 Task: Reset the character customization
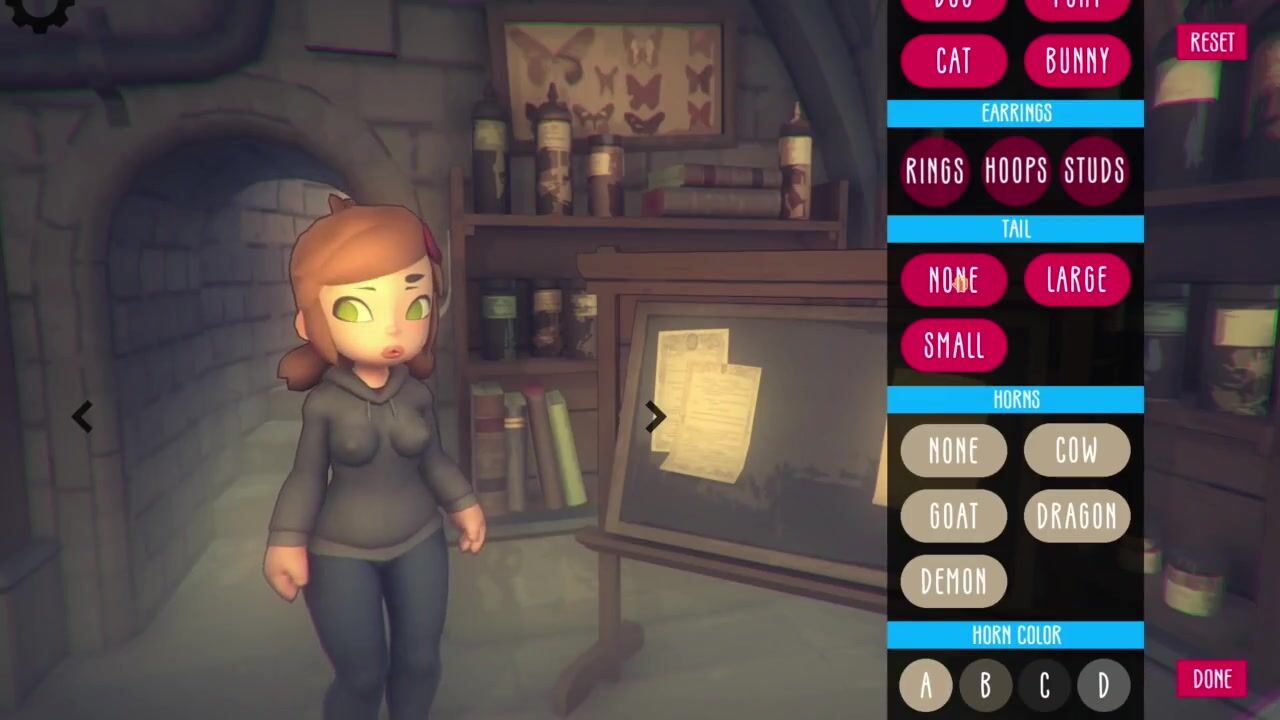click(1211, 42)
